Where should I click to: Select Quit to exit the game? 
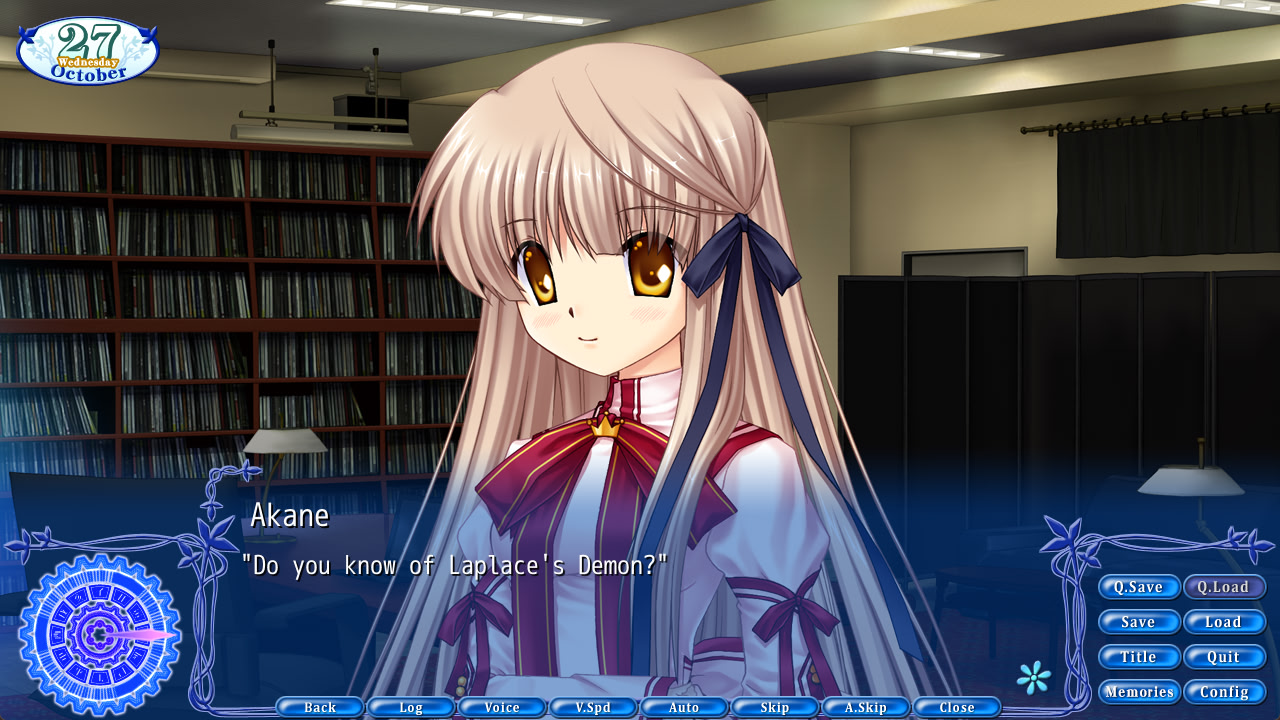[1224, 656]
